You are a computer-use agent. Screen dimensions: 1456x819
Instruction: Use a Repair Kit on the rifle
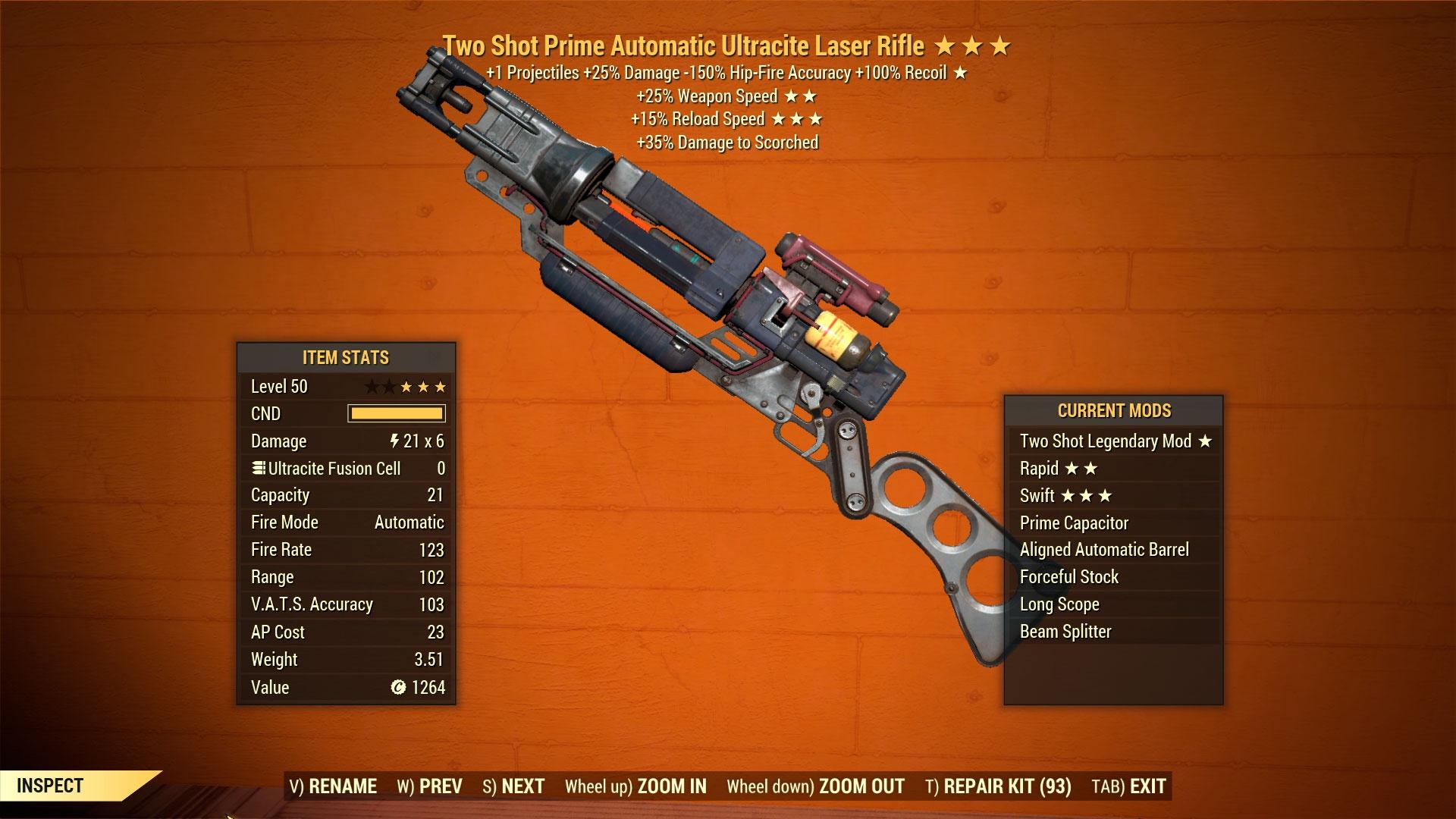(x=998, y=786)
